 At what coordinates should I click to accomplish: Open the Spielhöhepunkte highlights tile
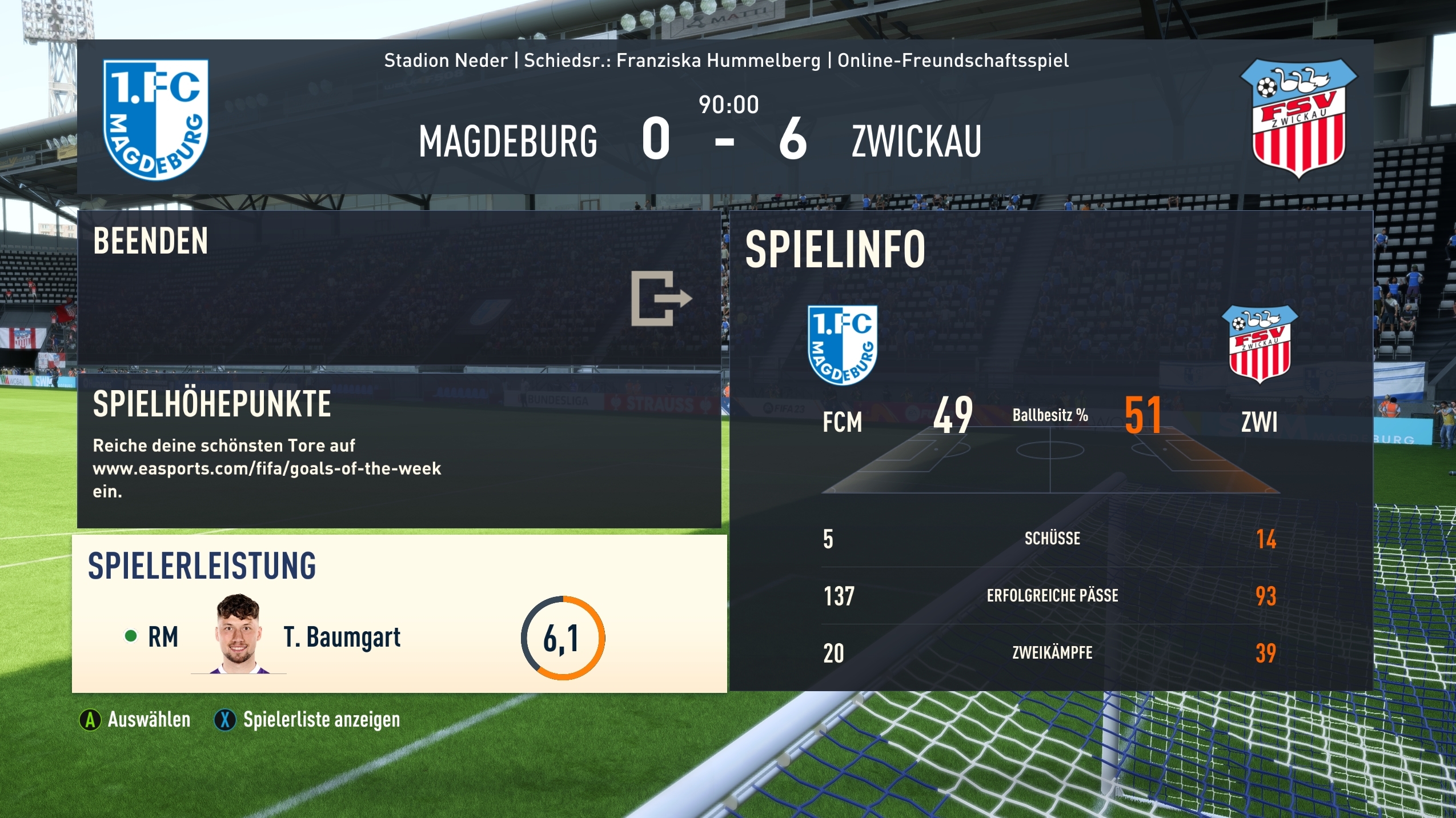[x=399, y=448]
